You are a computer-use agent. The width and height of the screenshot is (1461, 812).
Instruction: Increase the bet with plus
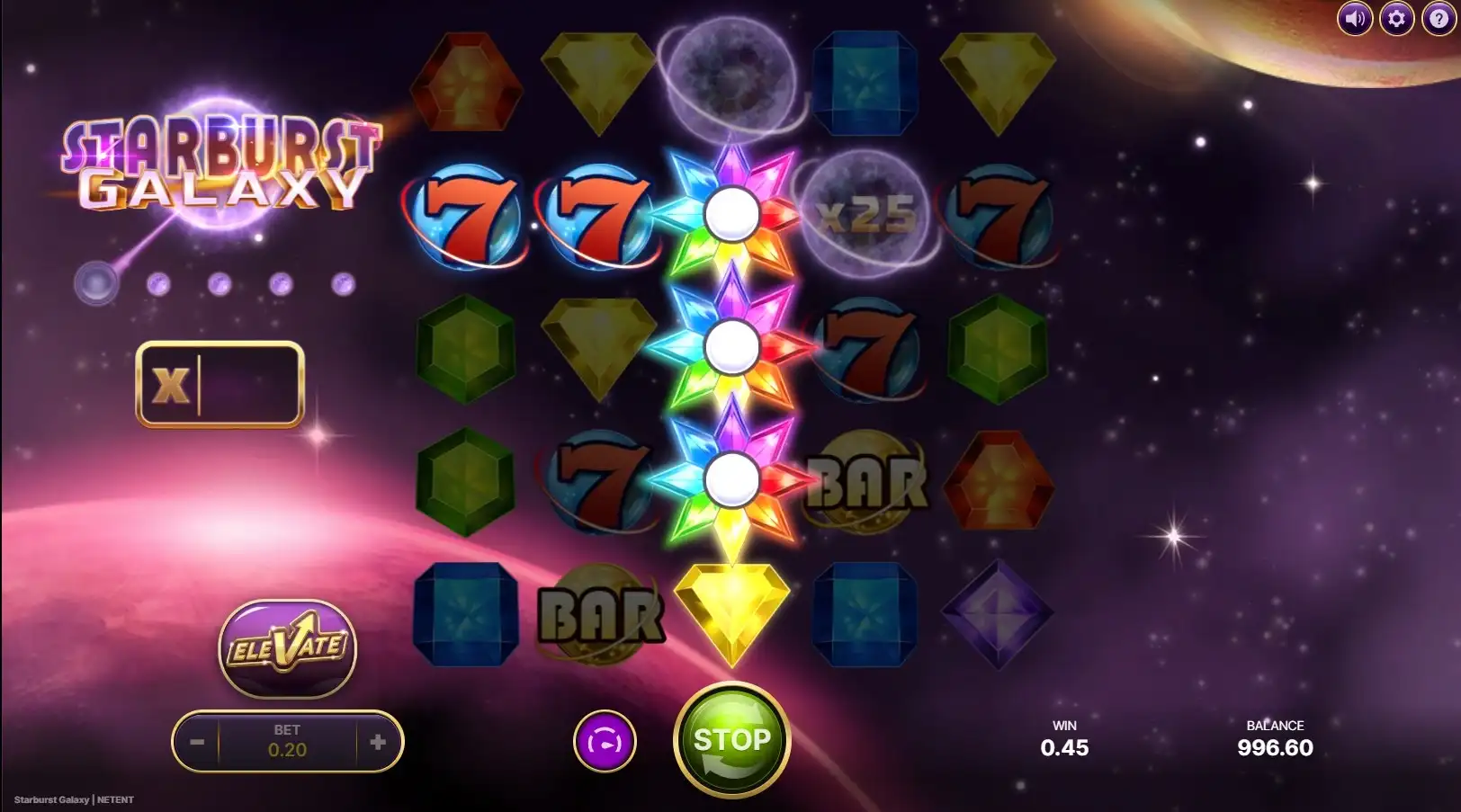378,742
